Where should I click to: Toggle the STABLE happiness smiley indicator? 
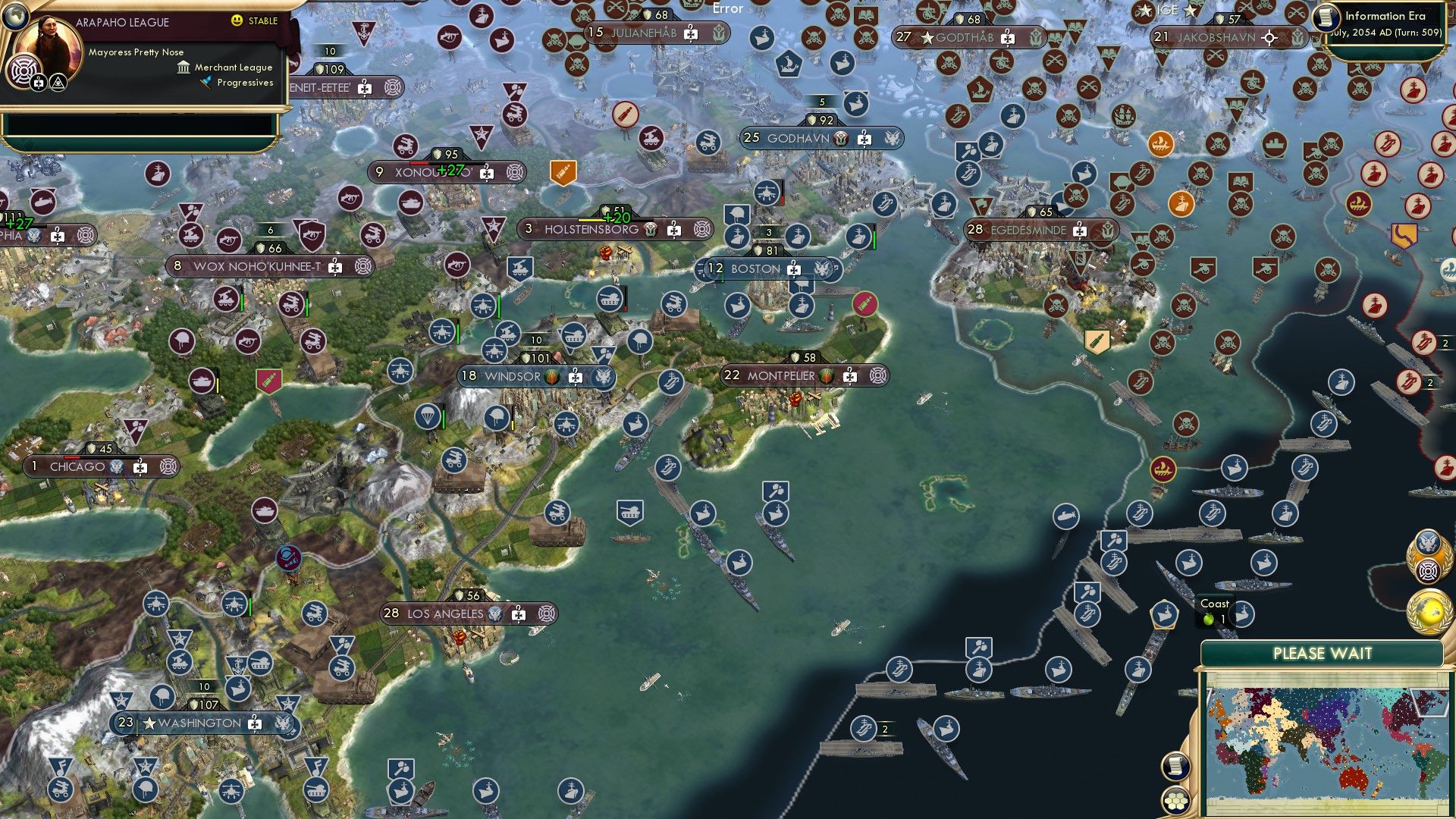(x=236, y=21)
